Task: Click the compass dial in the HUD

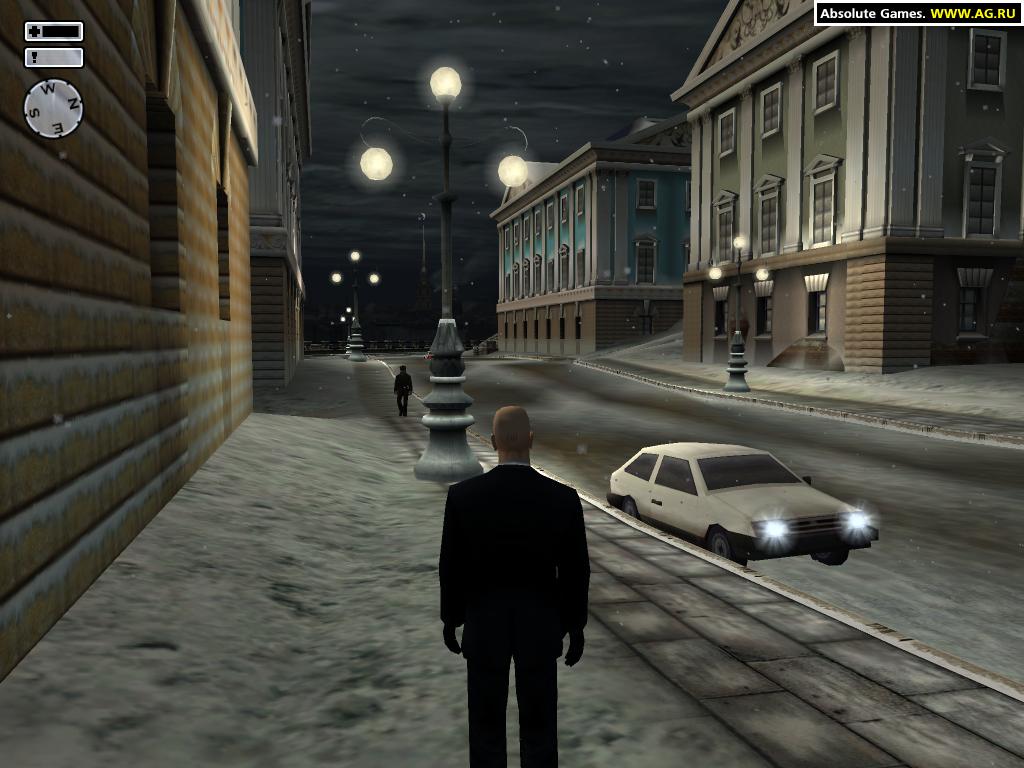Action: pos(53,108)
